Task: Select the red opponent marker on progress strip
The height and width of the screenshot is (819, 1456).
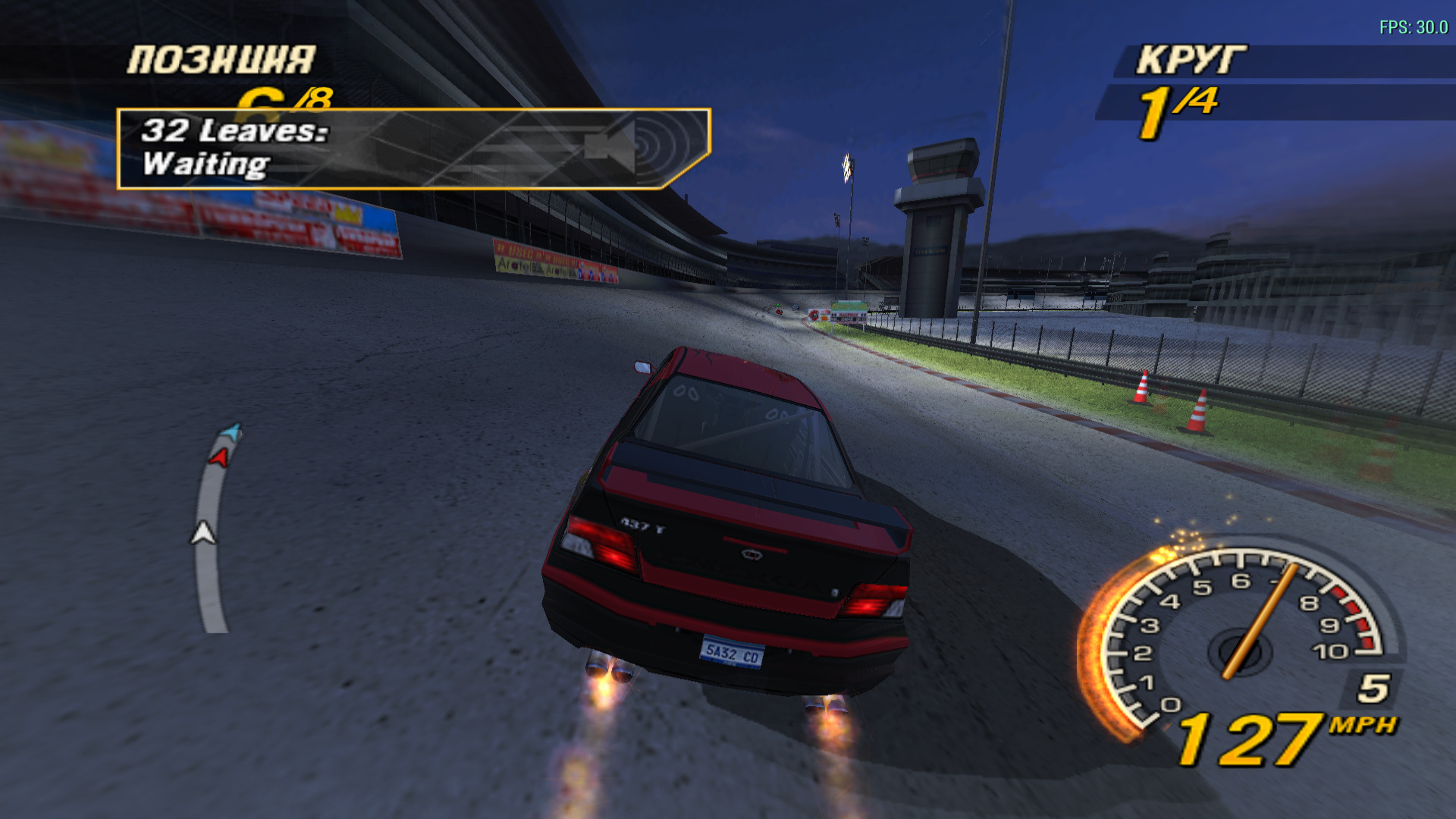Action: (x=219, y=457)
